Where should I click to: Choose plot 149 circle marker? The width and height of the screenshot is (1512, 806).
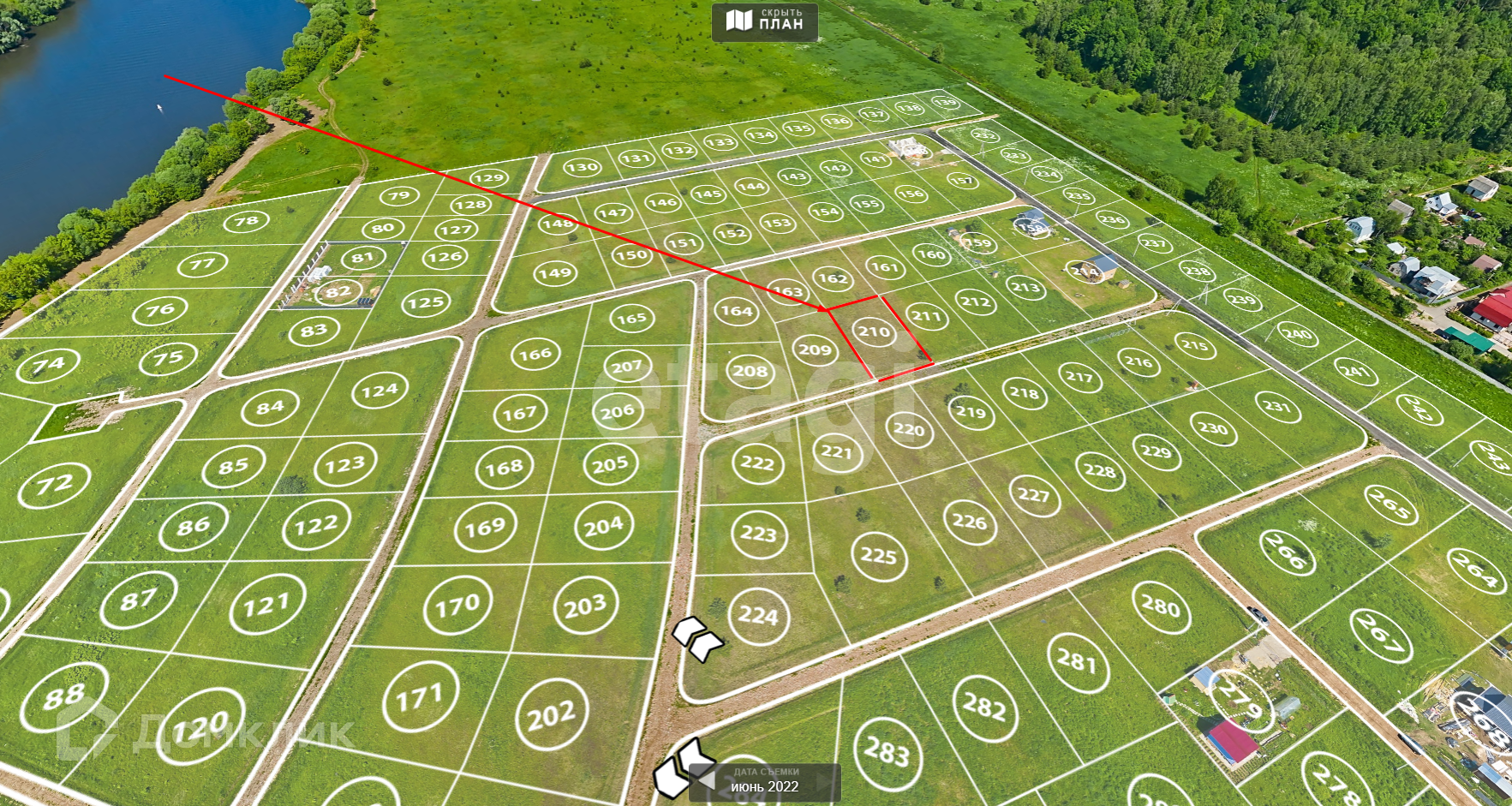[555, 274]
